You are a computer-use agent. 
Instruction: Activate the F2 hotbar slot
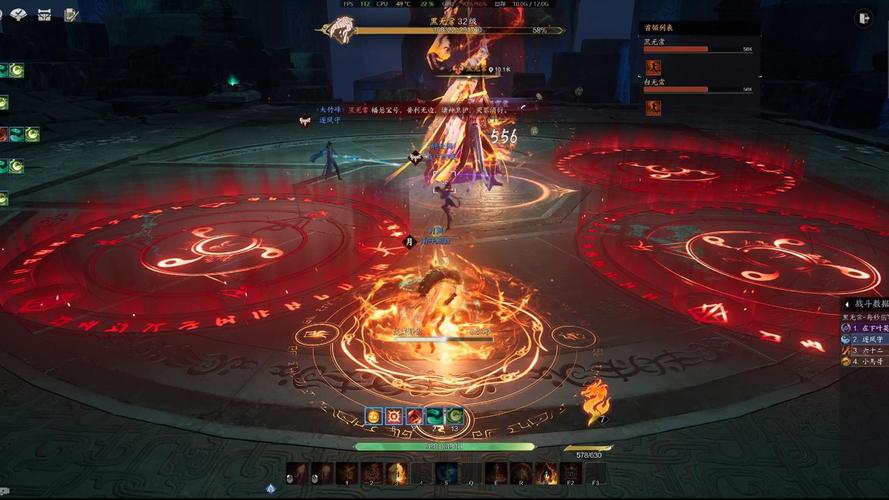click(571, 473)
